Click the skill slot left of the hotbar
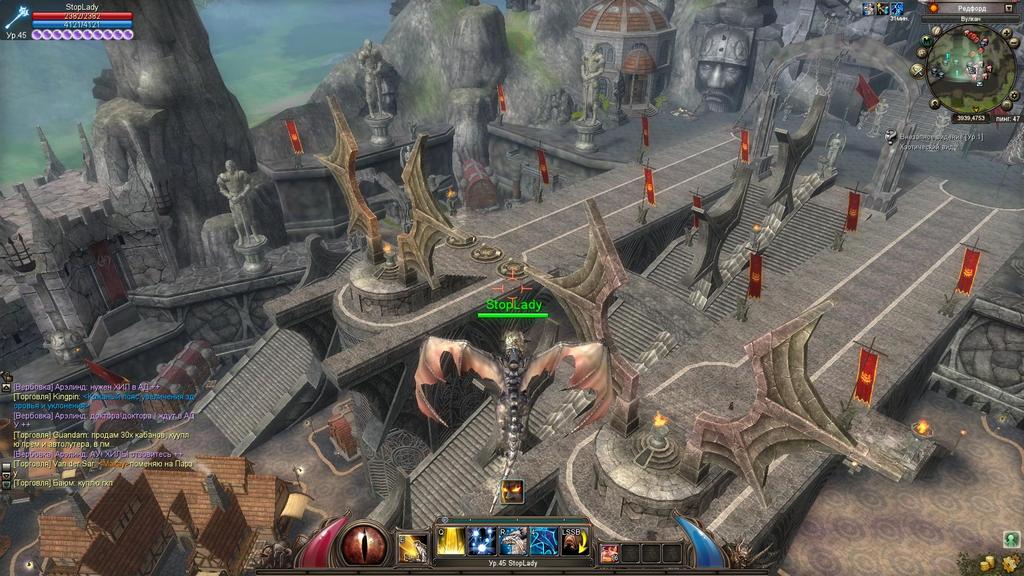The height and width of the screenshot is (576, 1024). 412,547
